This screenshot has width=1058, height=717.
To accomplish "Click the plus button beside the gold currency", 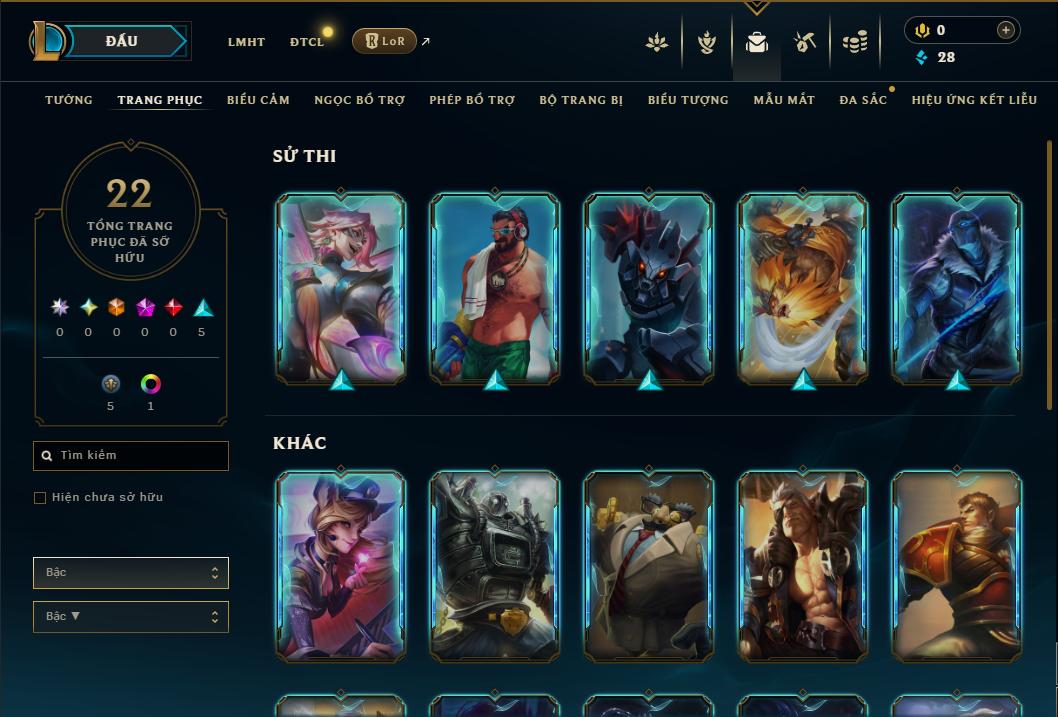I will 1006,31.
